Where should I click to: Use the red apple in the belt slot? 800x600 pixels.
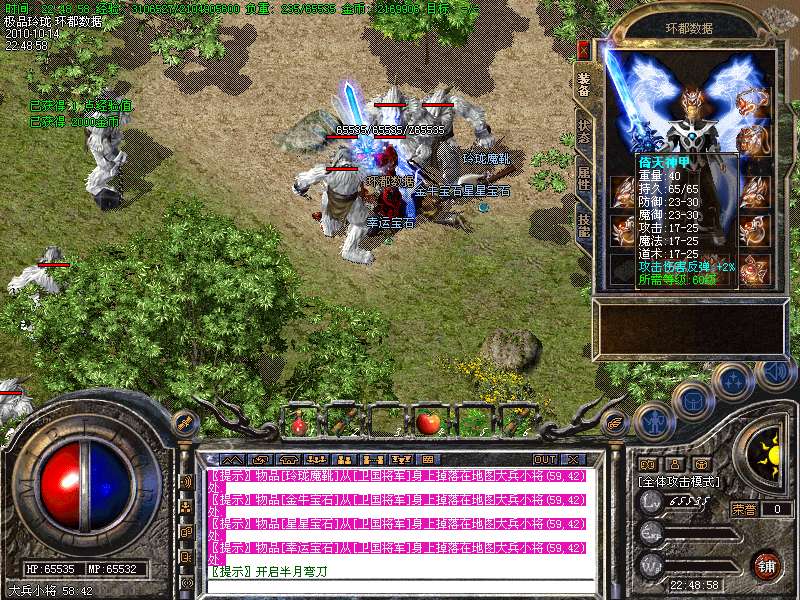click(428, 422)
